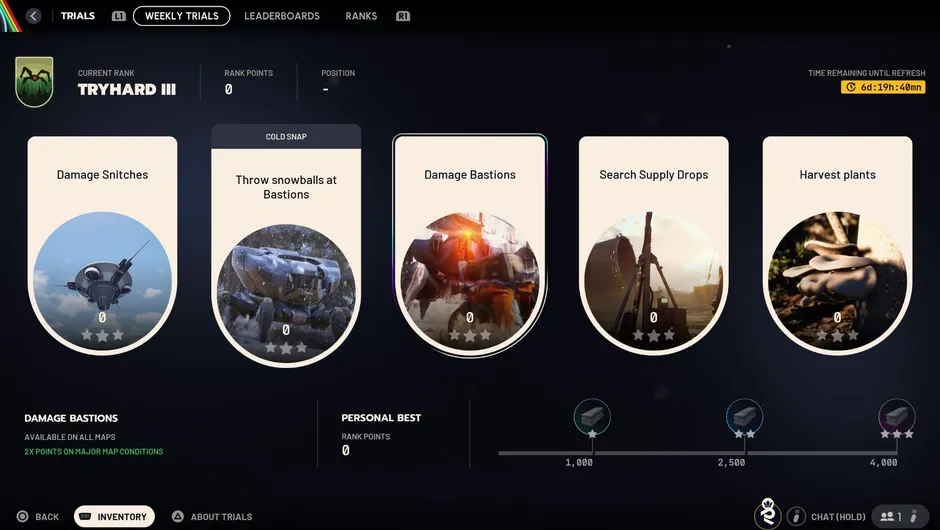Go back using the top-left arrow

(34, 16)
